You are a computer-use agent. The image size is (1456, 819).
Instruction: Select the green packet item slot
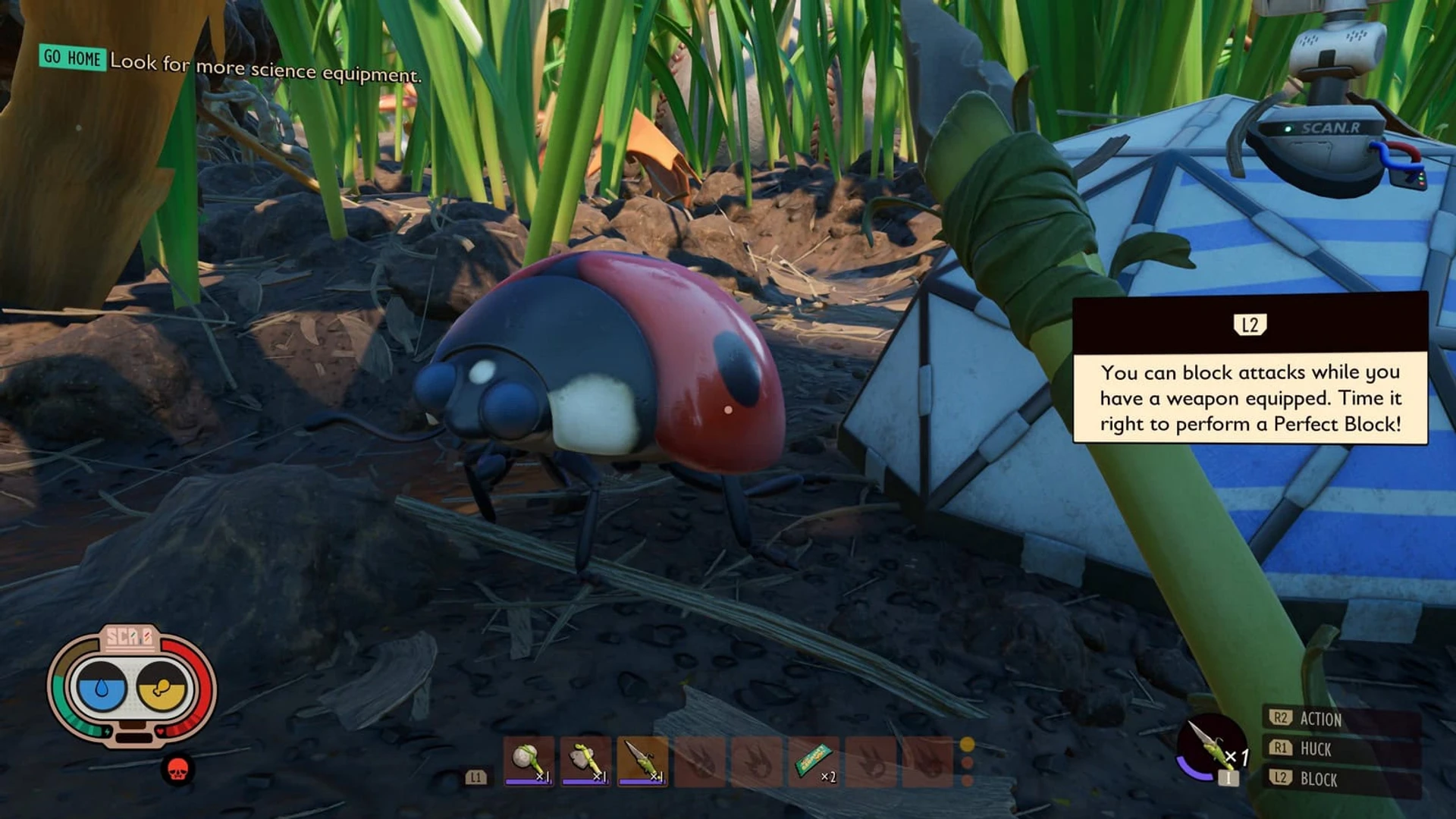tap(814, 761)
